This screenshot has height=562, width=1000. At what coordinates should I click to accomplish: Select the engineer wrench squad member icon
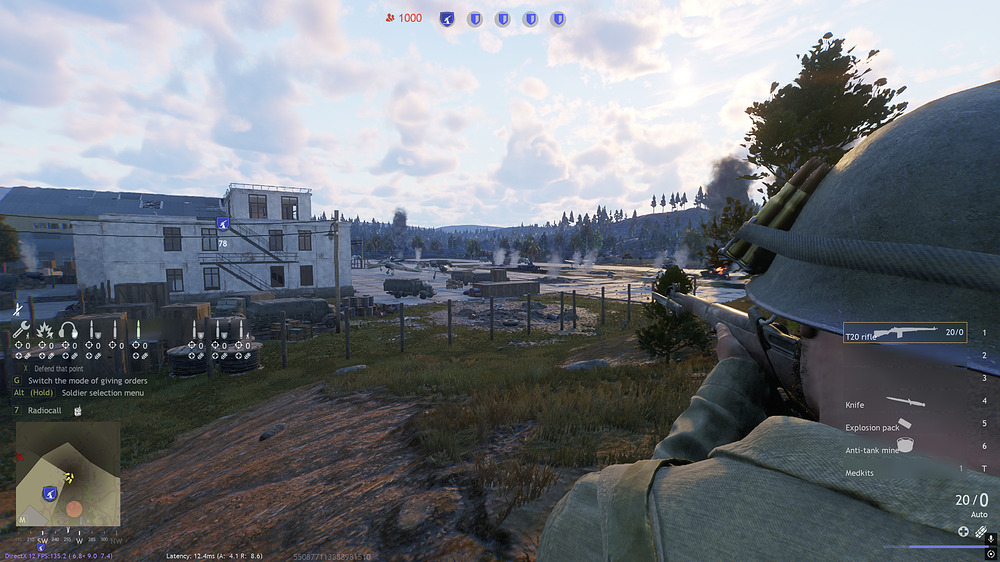coord(22,329)
